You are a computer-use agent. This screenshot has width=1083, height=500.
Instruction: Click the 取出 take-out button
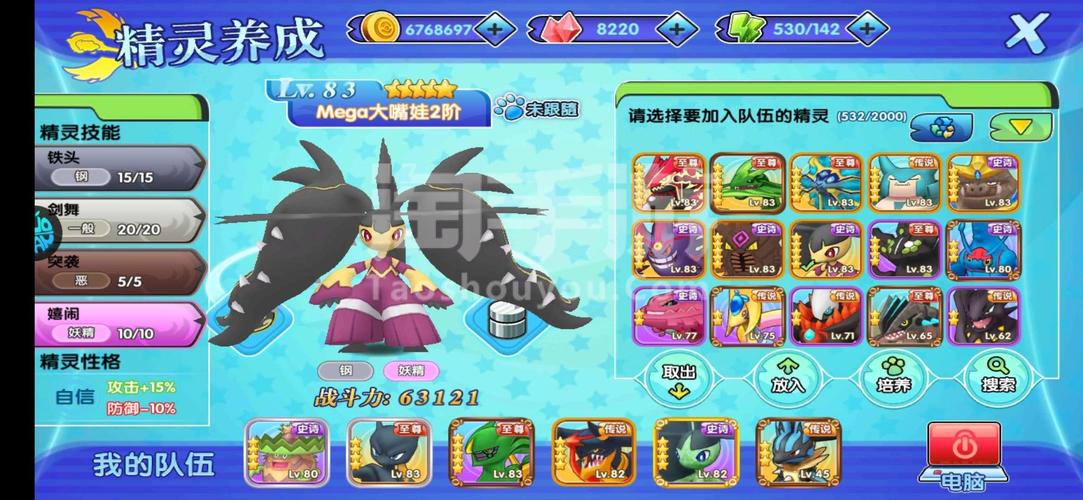[x=678, y=378]
